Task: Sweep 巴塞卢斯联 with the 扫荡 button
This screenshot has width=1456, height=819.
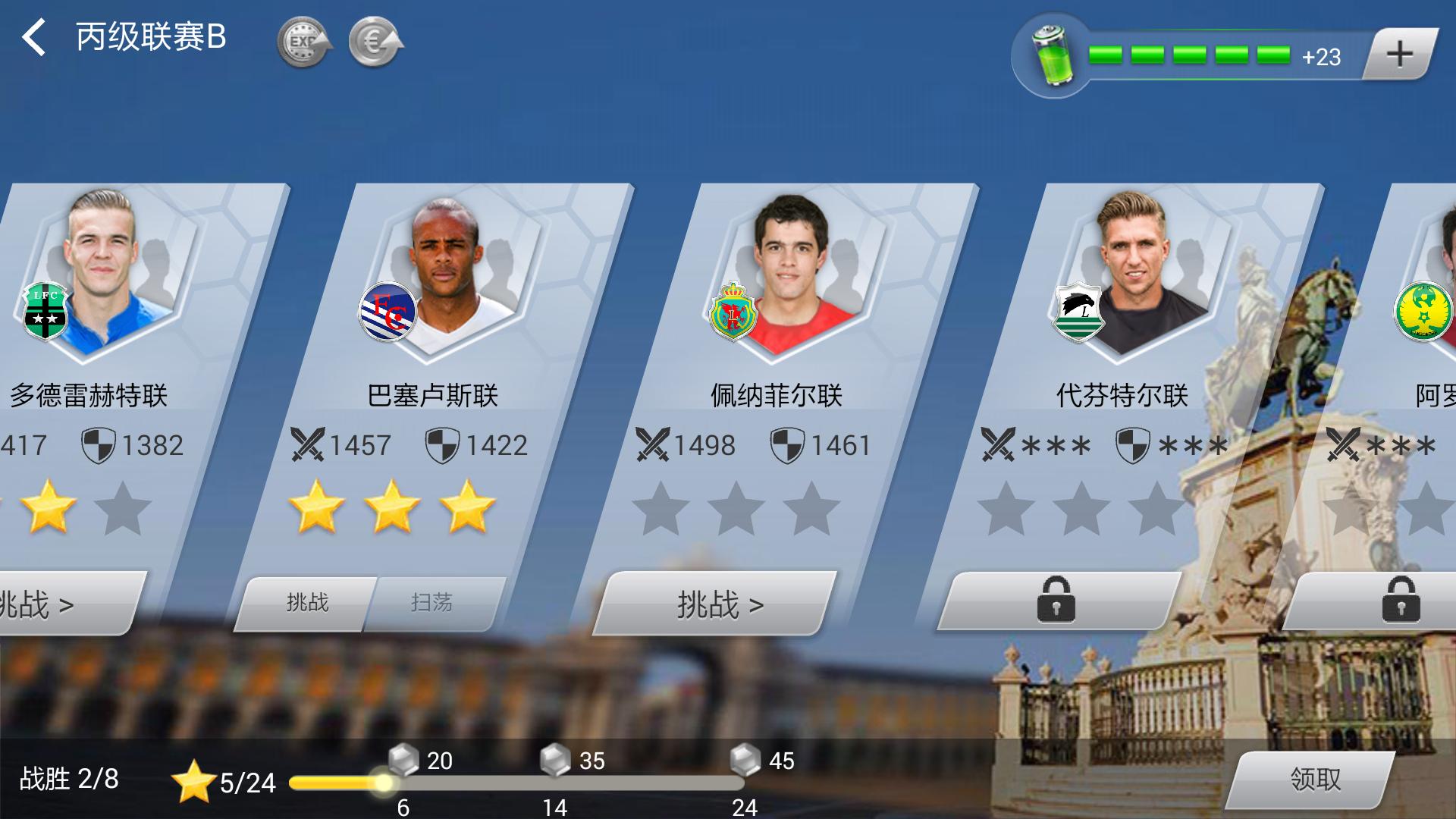Action: pos(432,604)
